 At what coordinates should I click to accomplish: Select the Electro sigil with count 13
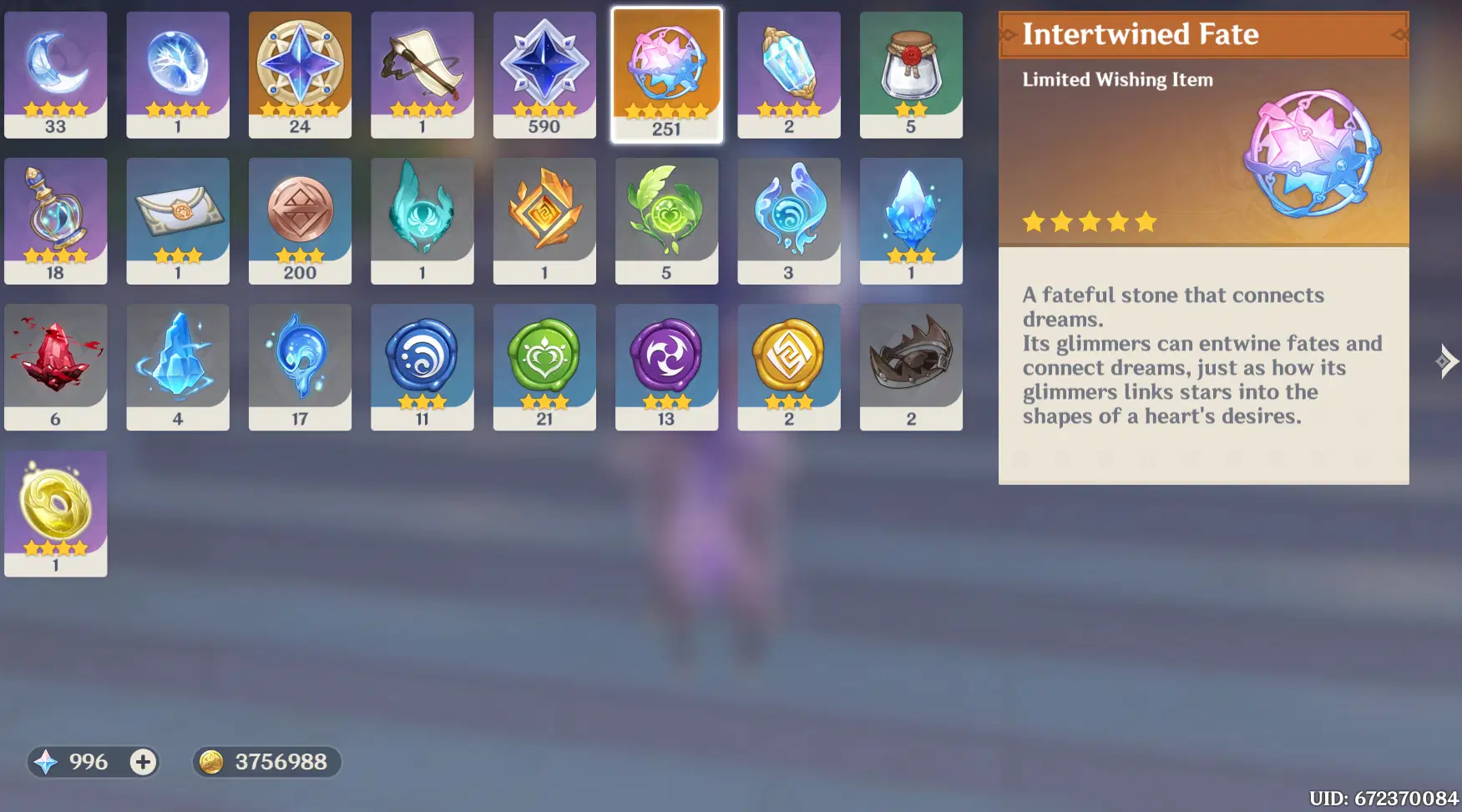coord(666,365)
